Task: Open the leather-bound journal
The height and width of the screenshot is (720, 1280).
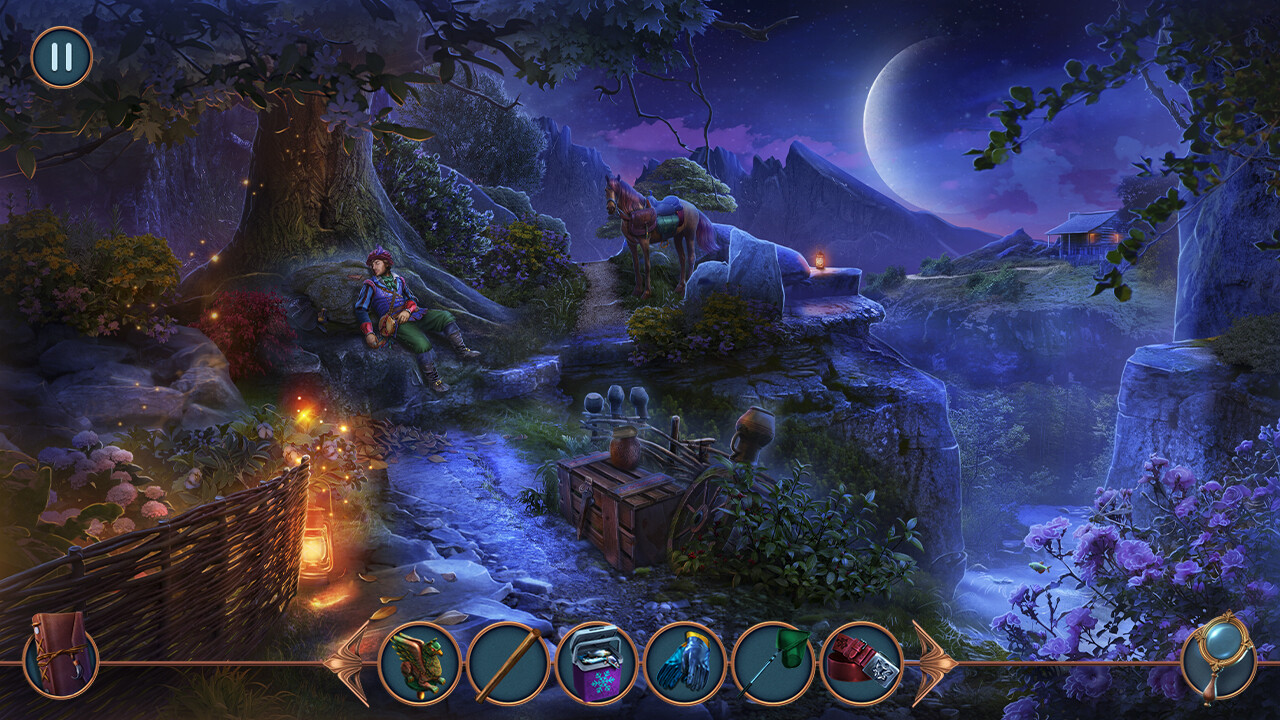Action: [62, 660]
